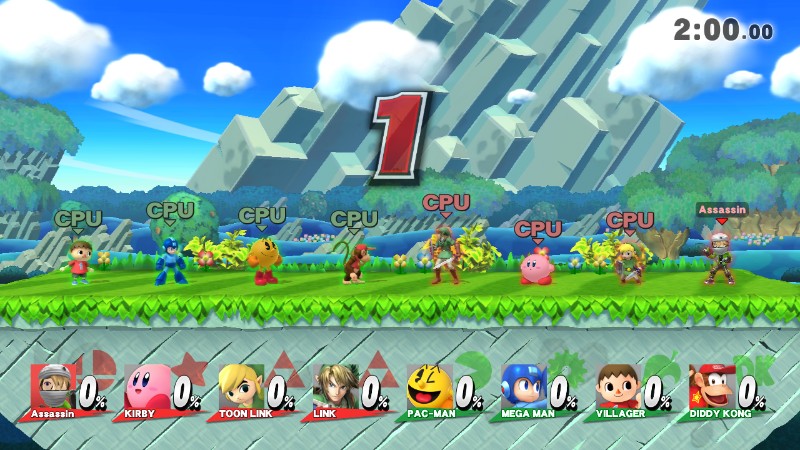Select the Villager fighter portrait
This screenshot has height=450, width=800.
tap(616, 385)
